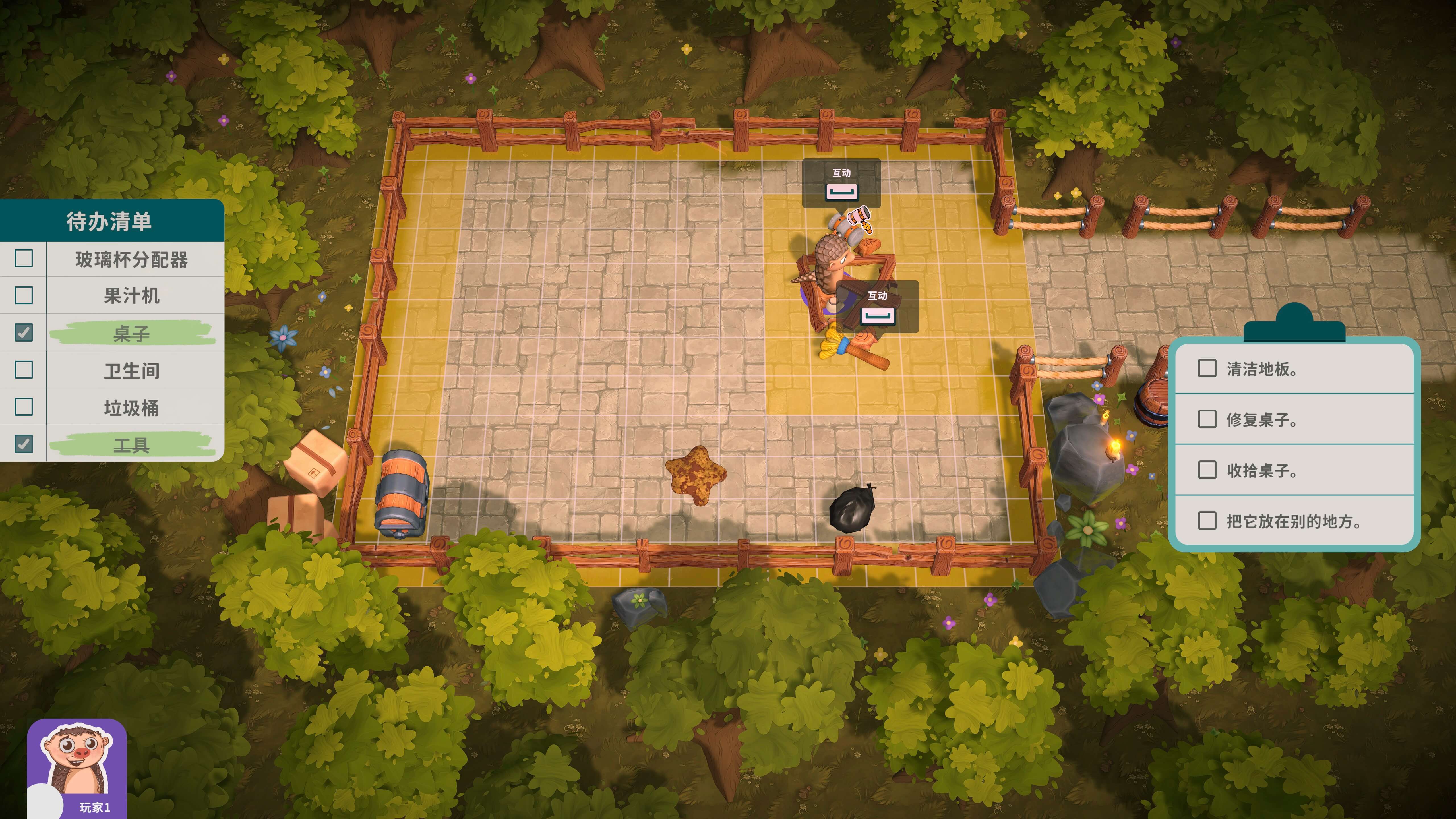This screenshot has width=1456, height=819.
Task: Select the 待办清单 list header
Action: tap(110, 221)
